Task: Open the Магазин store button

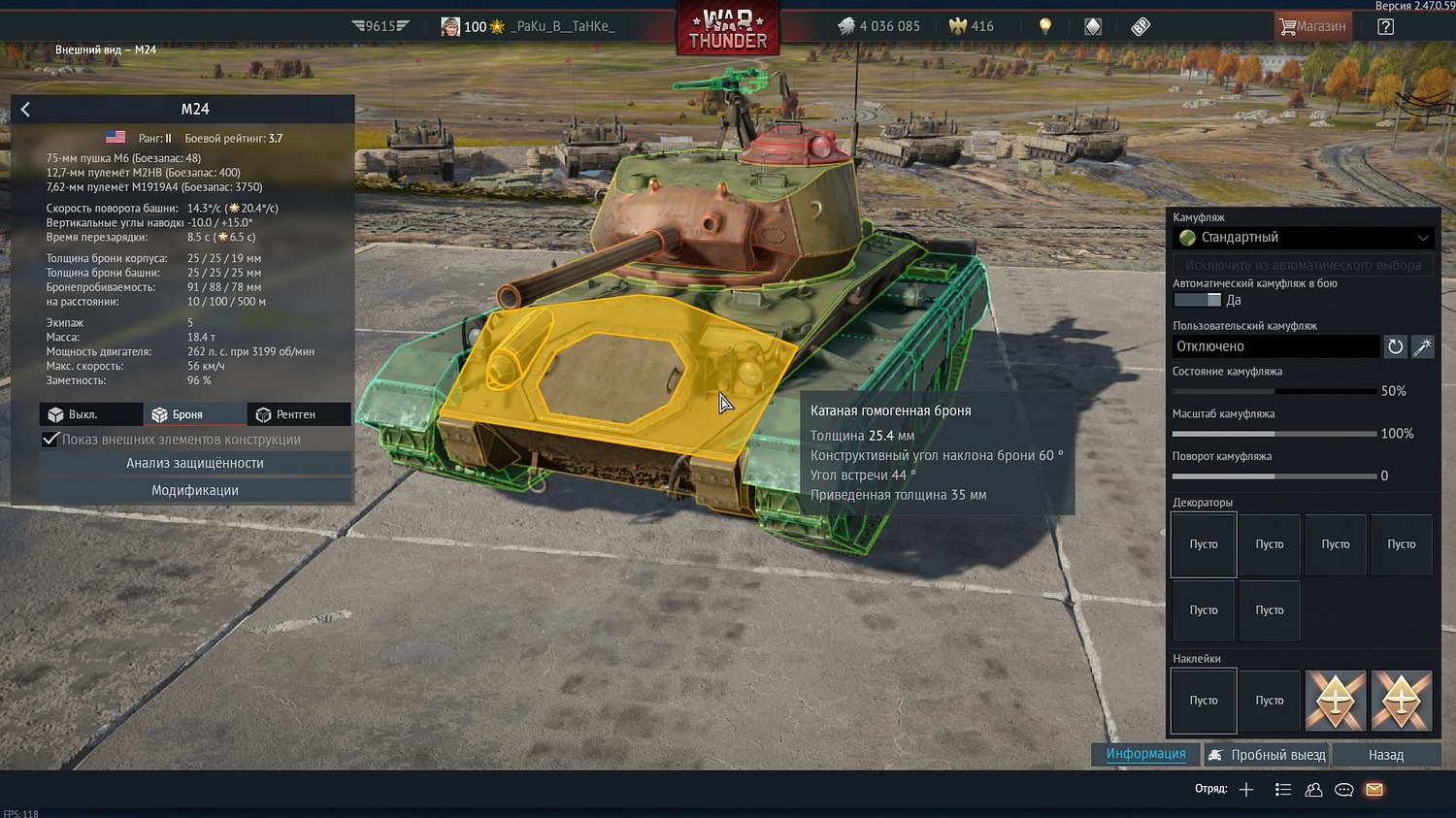Action: pos(1312,26)
